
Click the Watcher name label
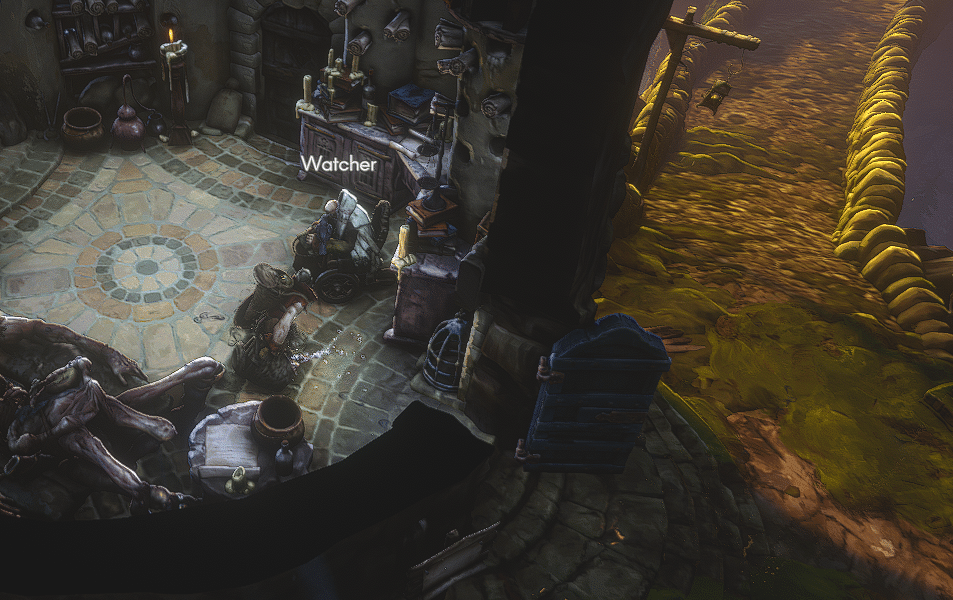[x=338, y=162]
